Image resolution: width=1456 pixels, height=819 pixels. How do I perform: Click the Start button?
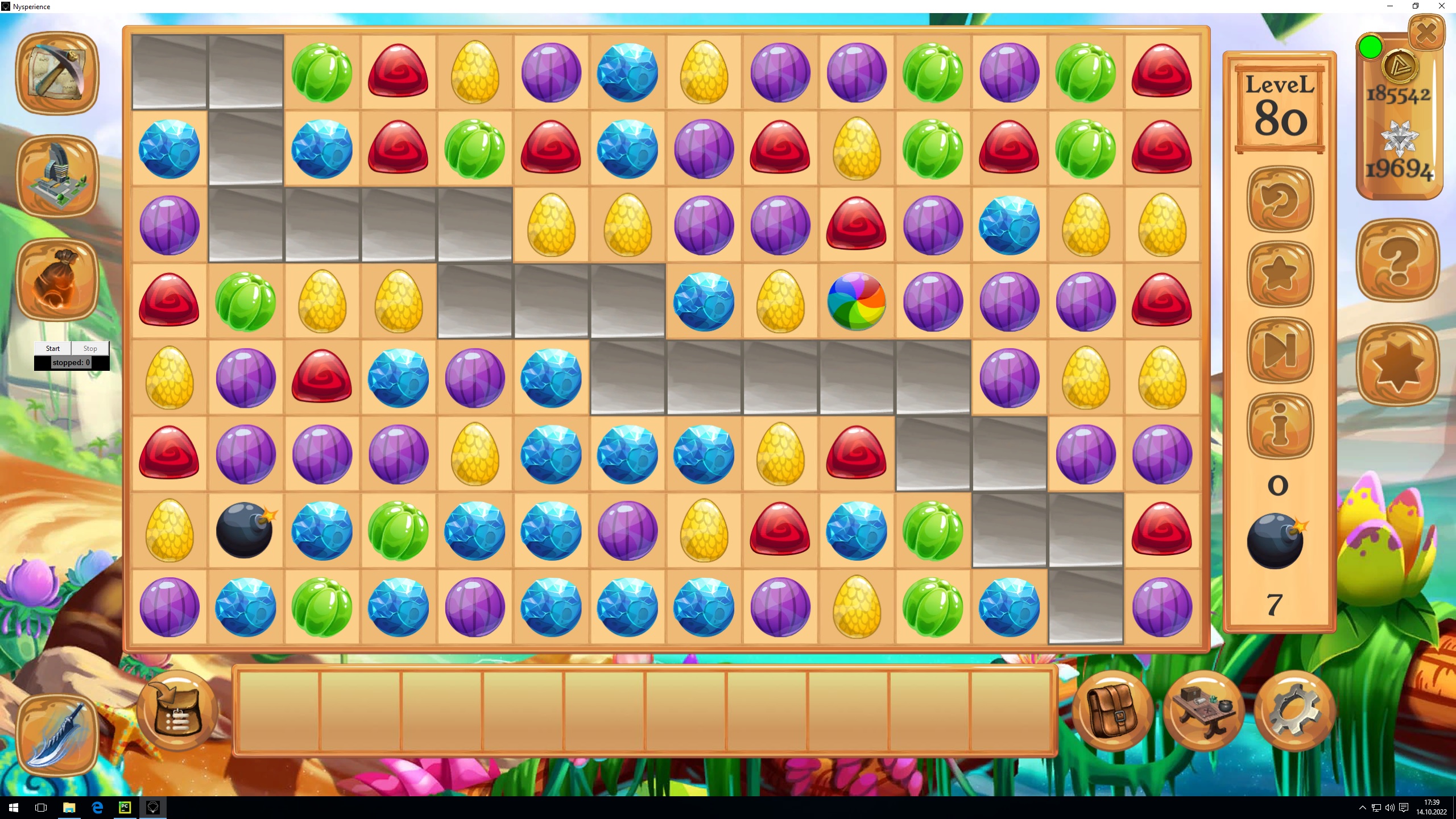coord(53,348)
